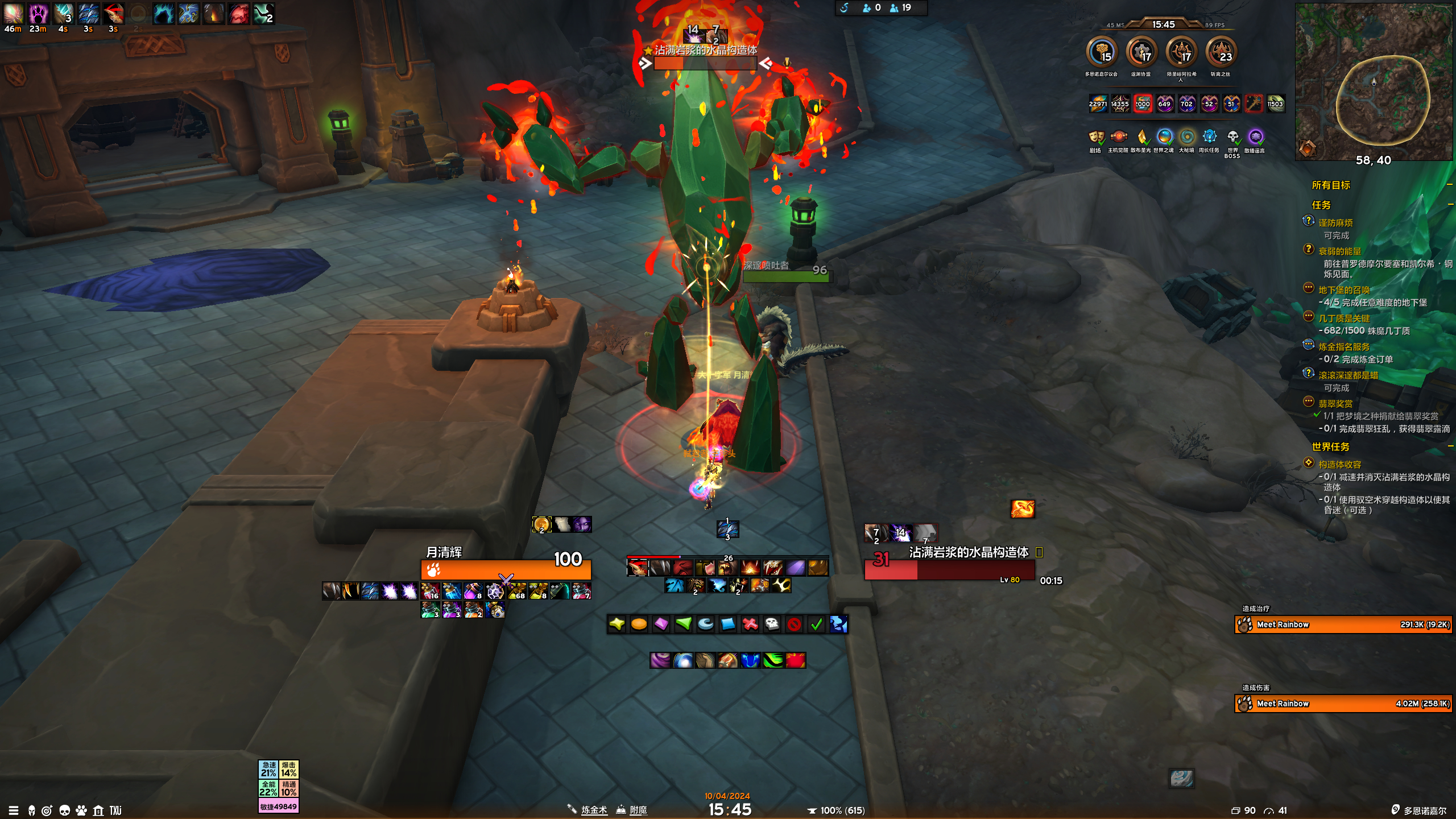Open the 大秘境 weekly tracker icon

coord(1186,137)
